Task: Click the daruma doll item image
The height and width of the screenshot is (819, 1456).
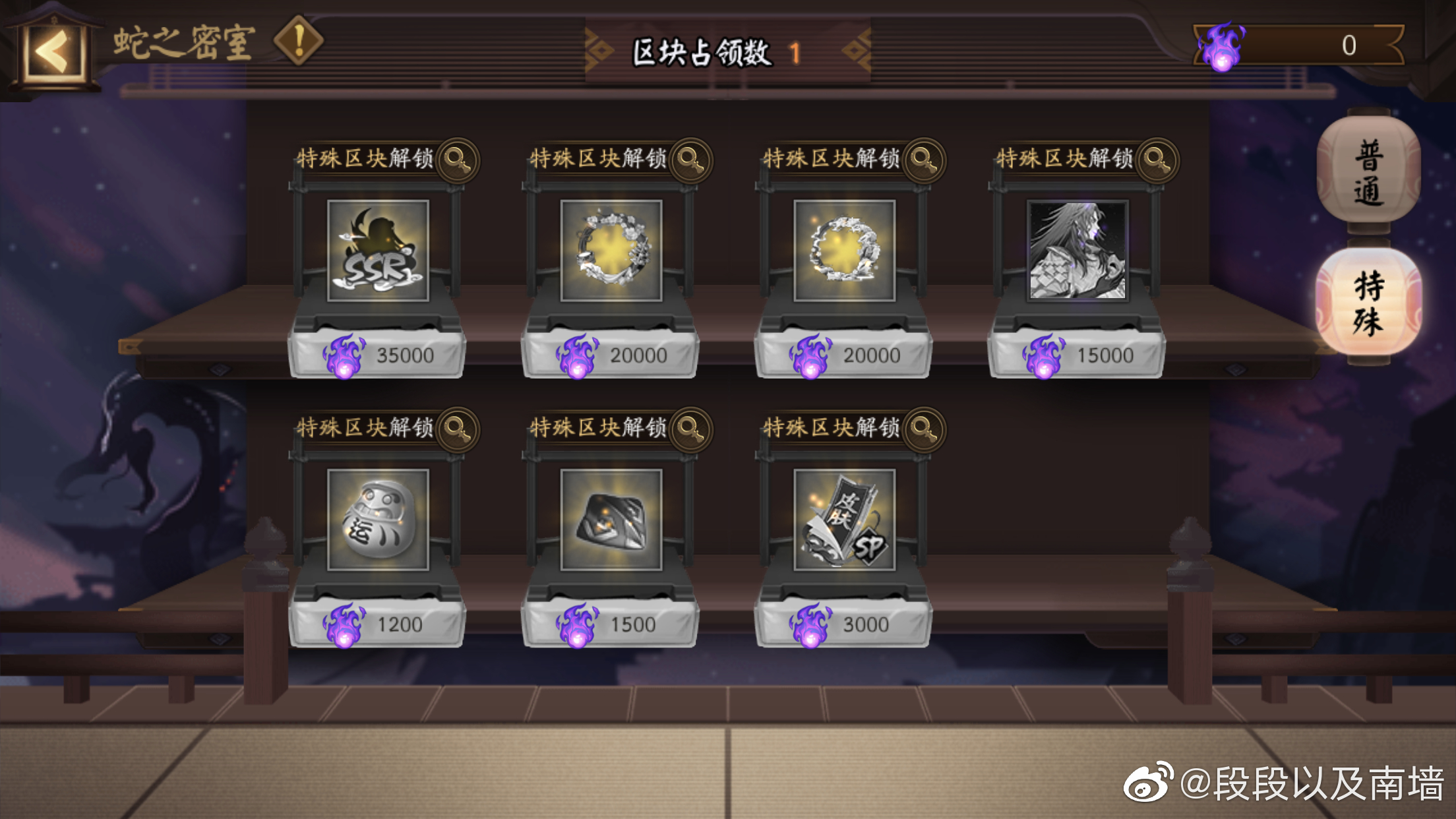Action: click(x=379, y=521)
